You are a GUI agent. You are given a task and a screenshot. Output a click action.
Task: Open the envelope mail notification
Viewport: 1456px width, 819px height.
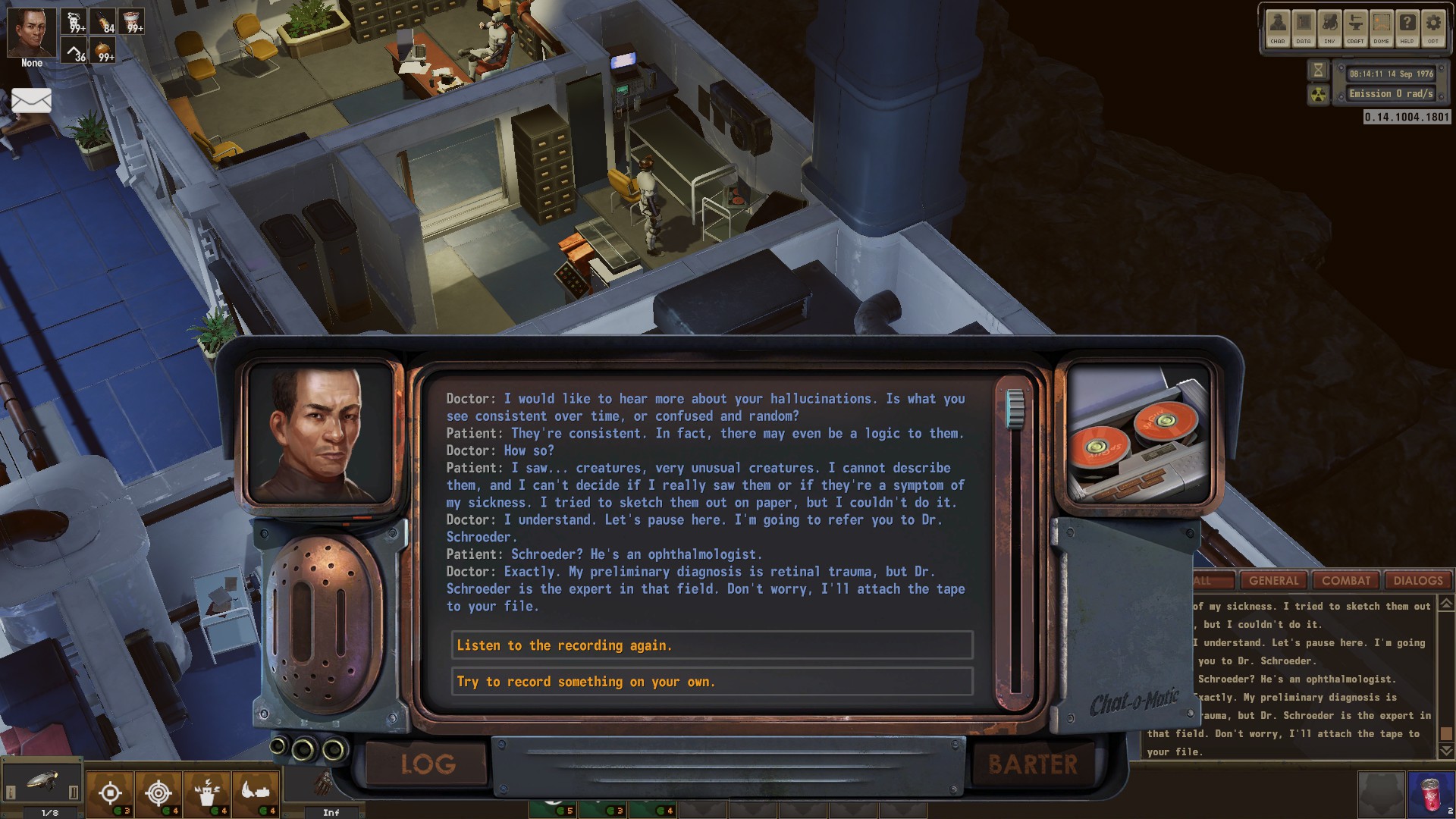point(31,100)
